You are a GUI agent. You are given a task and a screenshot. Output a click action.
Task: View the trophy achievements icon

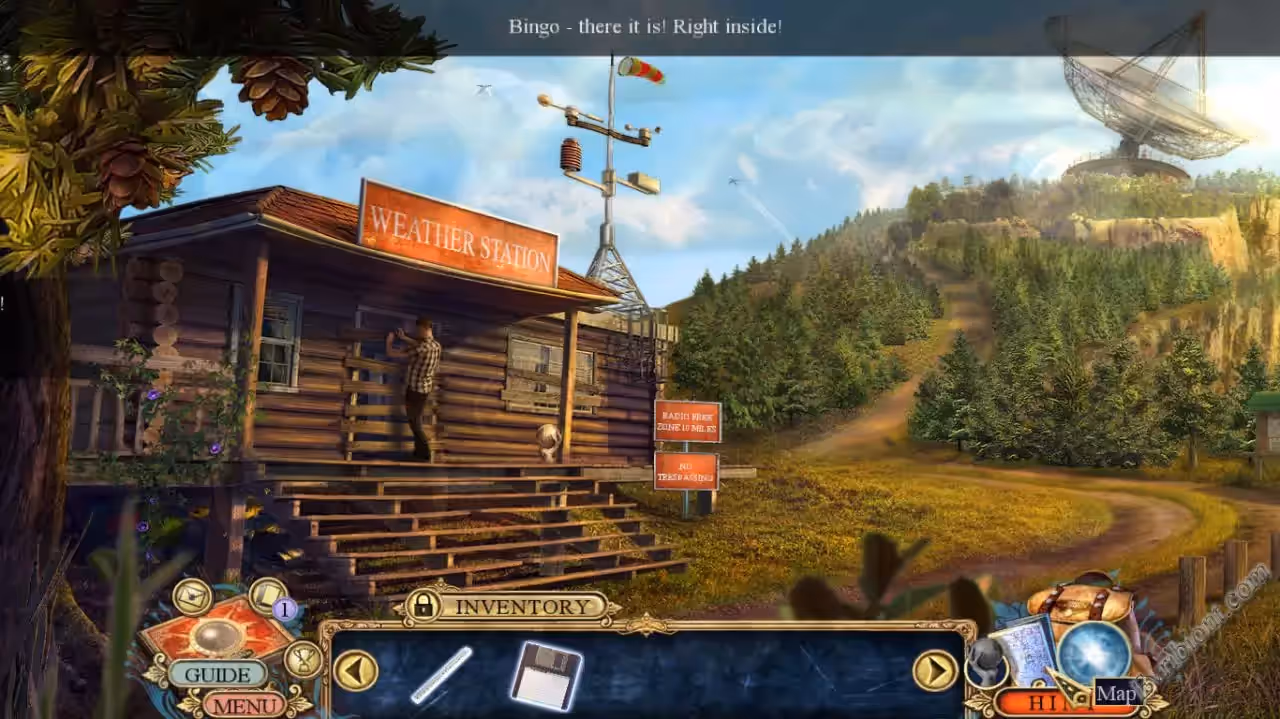pyautogui.click(x=303, y=658)
